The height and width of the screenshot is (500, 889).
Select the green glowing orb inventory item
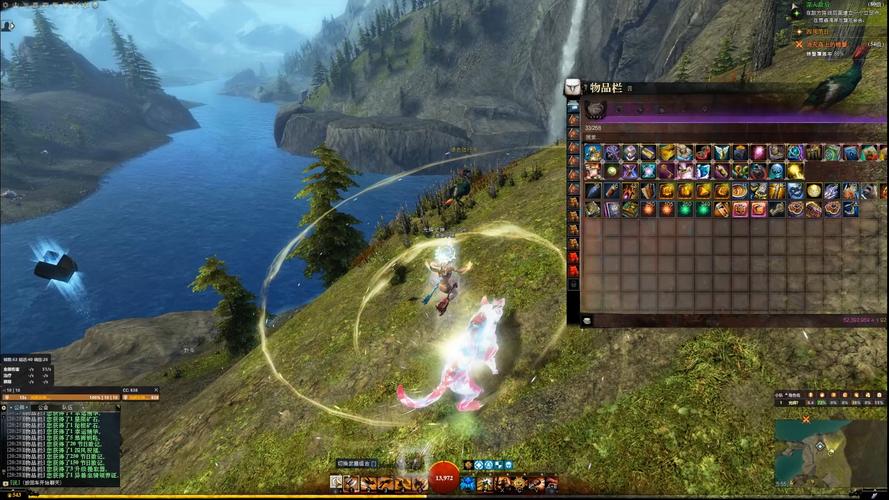tap(685, 209)
